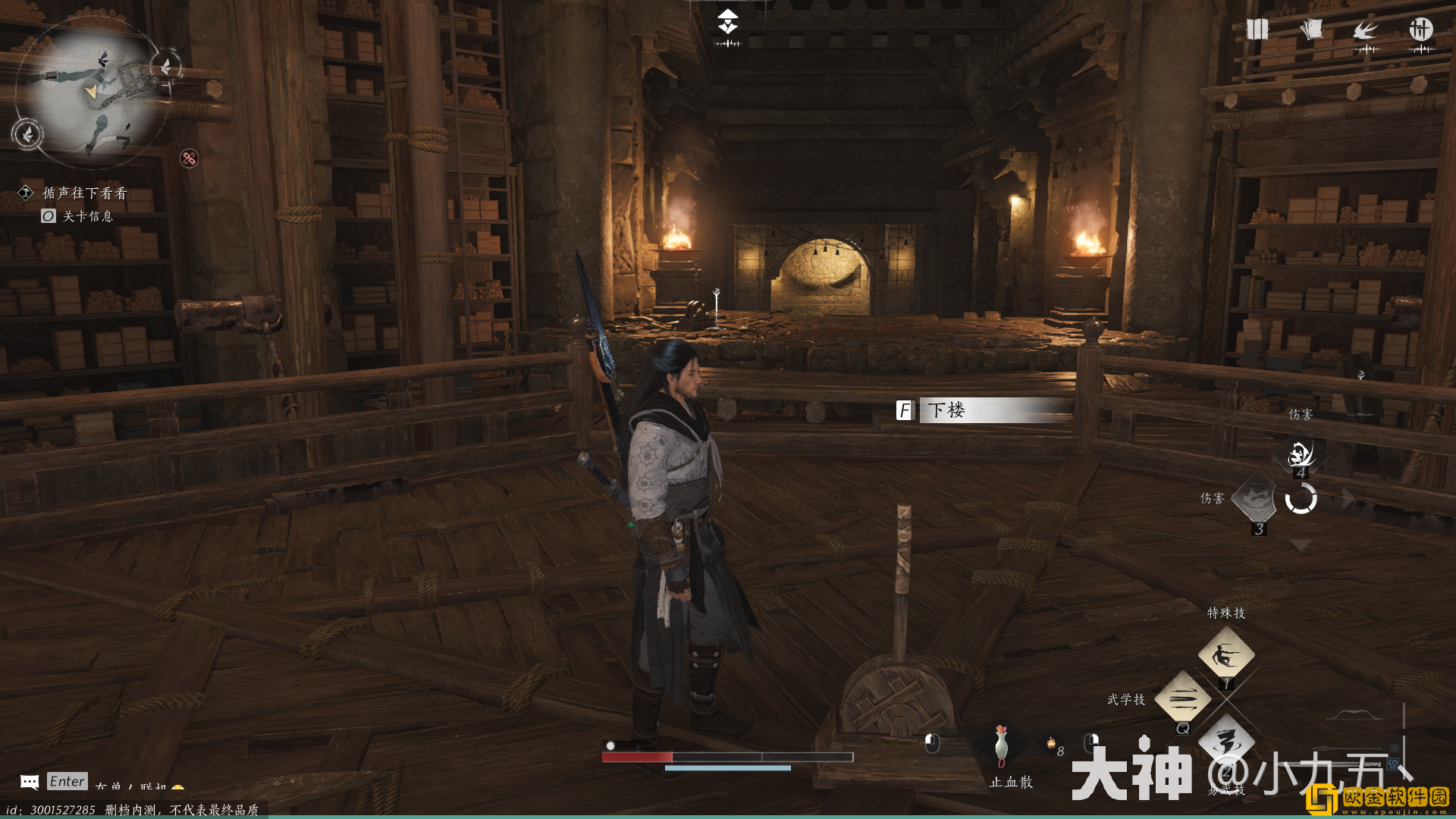Open the stacked cards icon menu
Screen dimensions: 1456x819
tap(1311, 30)
